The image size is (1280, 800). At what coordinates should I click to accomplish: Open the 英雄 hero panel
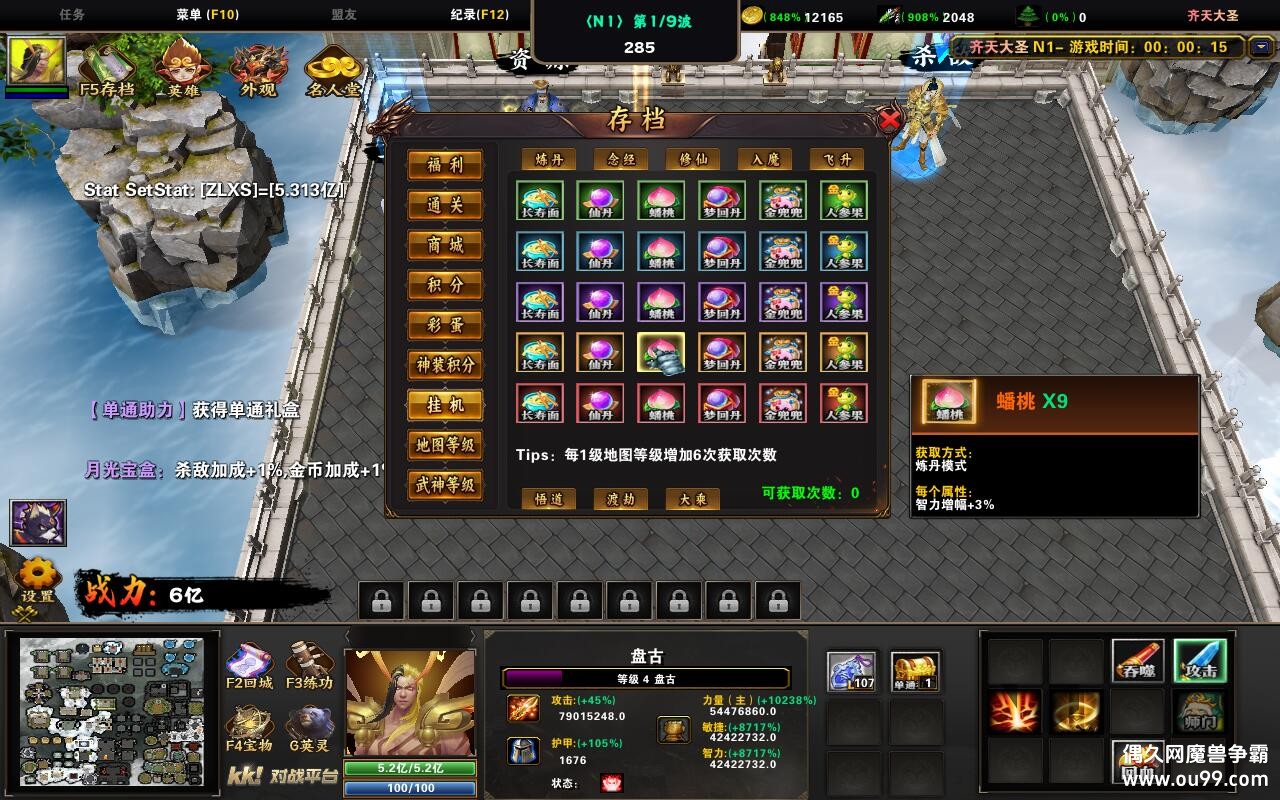pyautogui.click(x=183, y=68)
